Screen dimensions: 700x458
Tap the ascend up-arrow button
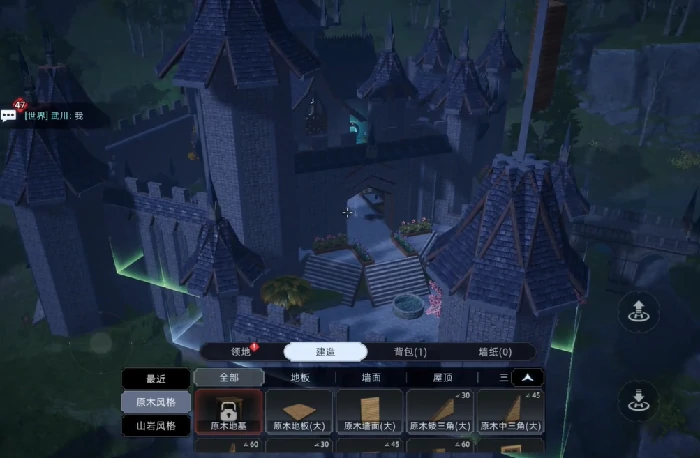point(637,310)
